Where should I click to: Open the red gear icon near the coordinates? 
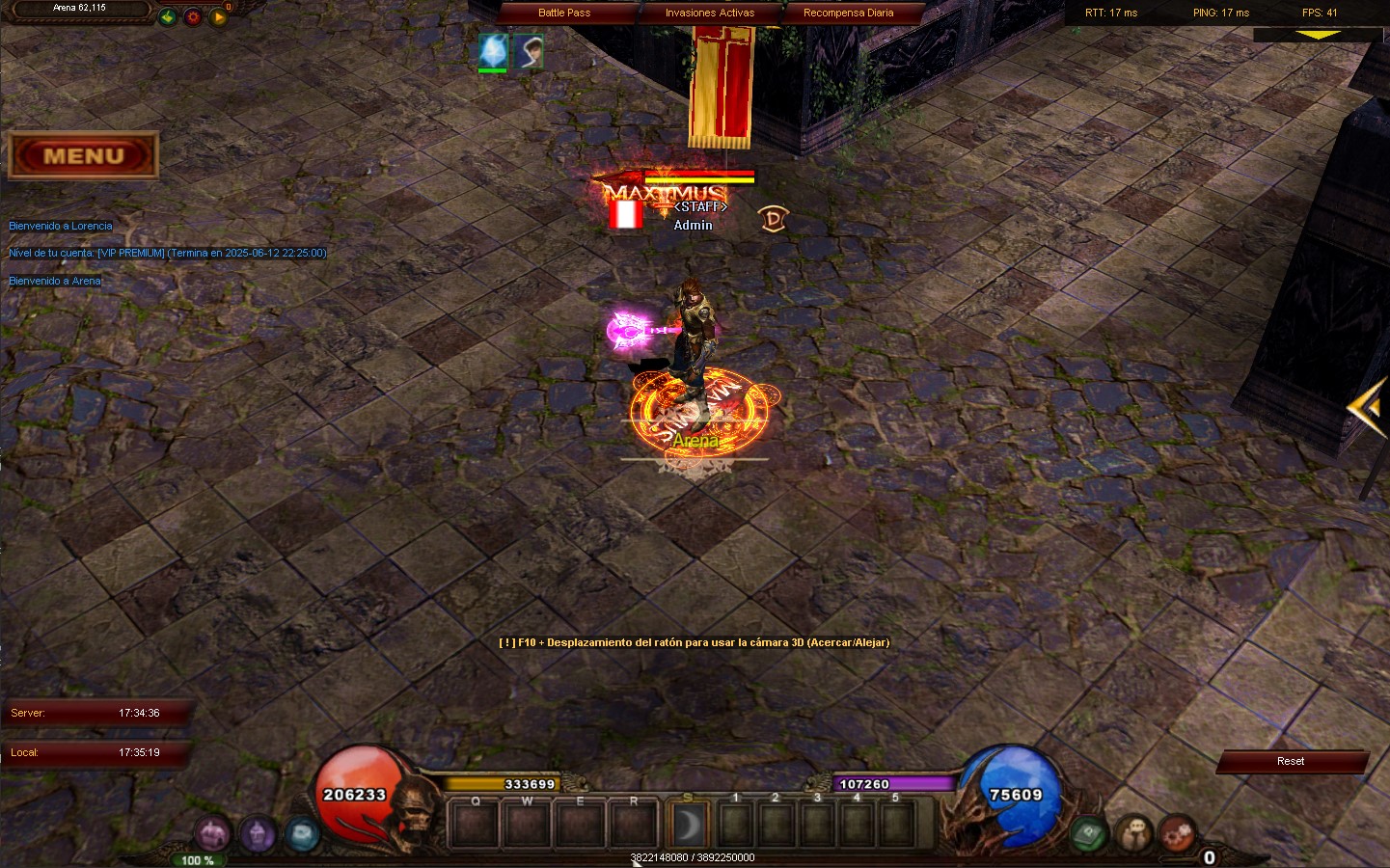(x=193, y=16)
